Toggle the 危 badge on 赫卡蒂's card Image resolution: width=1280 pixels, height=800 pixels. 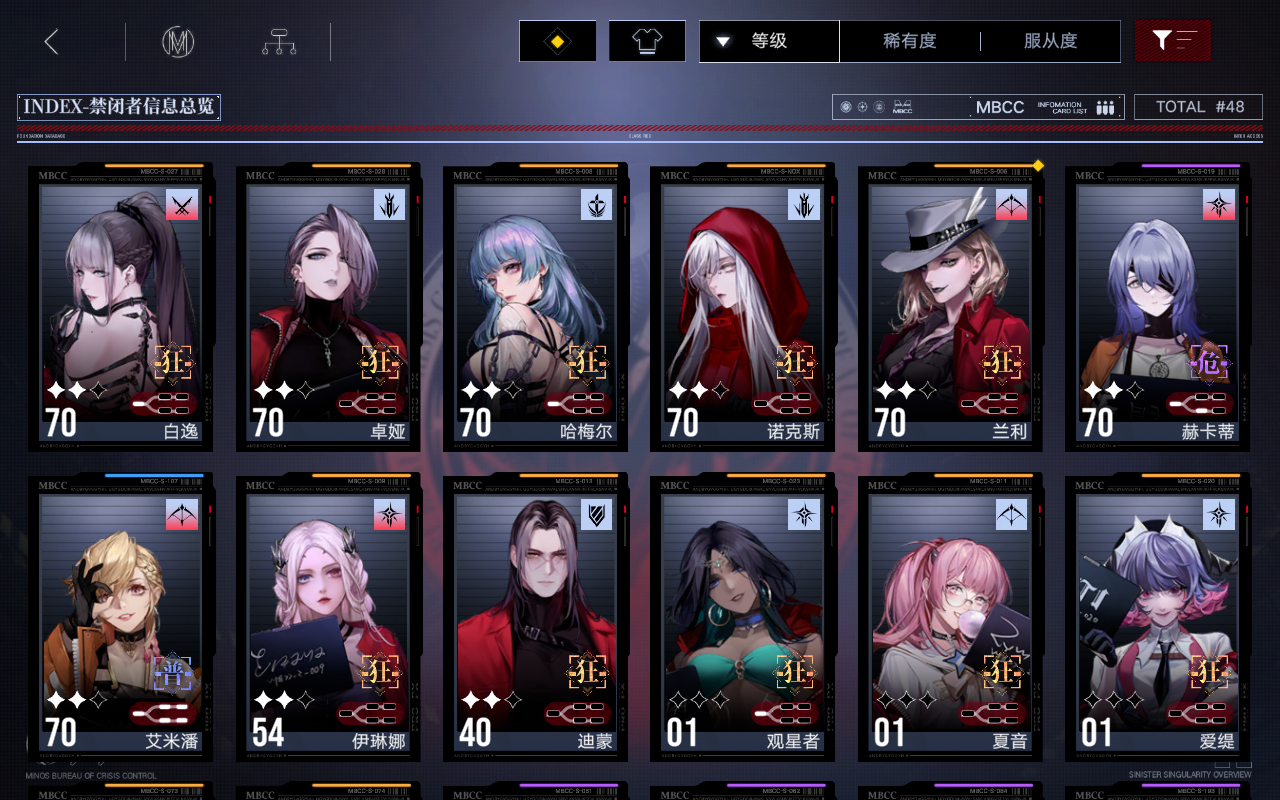(x=1210, y=364)
